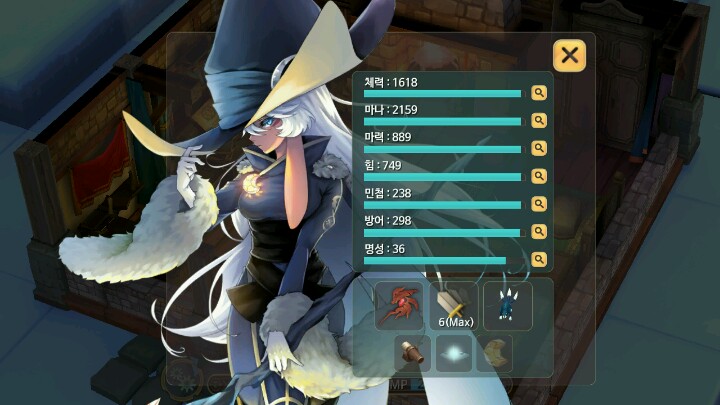Close the character stats panel
Image resolution: width=720 pixels, height=405 pixels.
569,55
